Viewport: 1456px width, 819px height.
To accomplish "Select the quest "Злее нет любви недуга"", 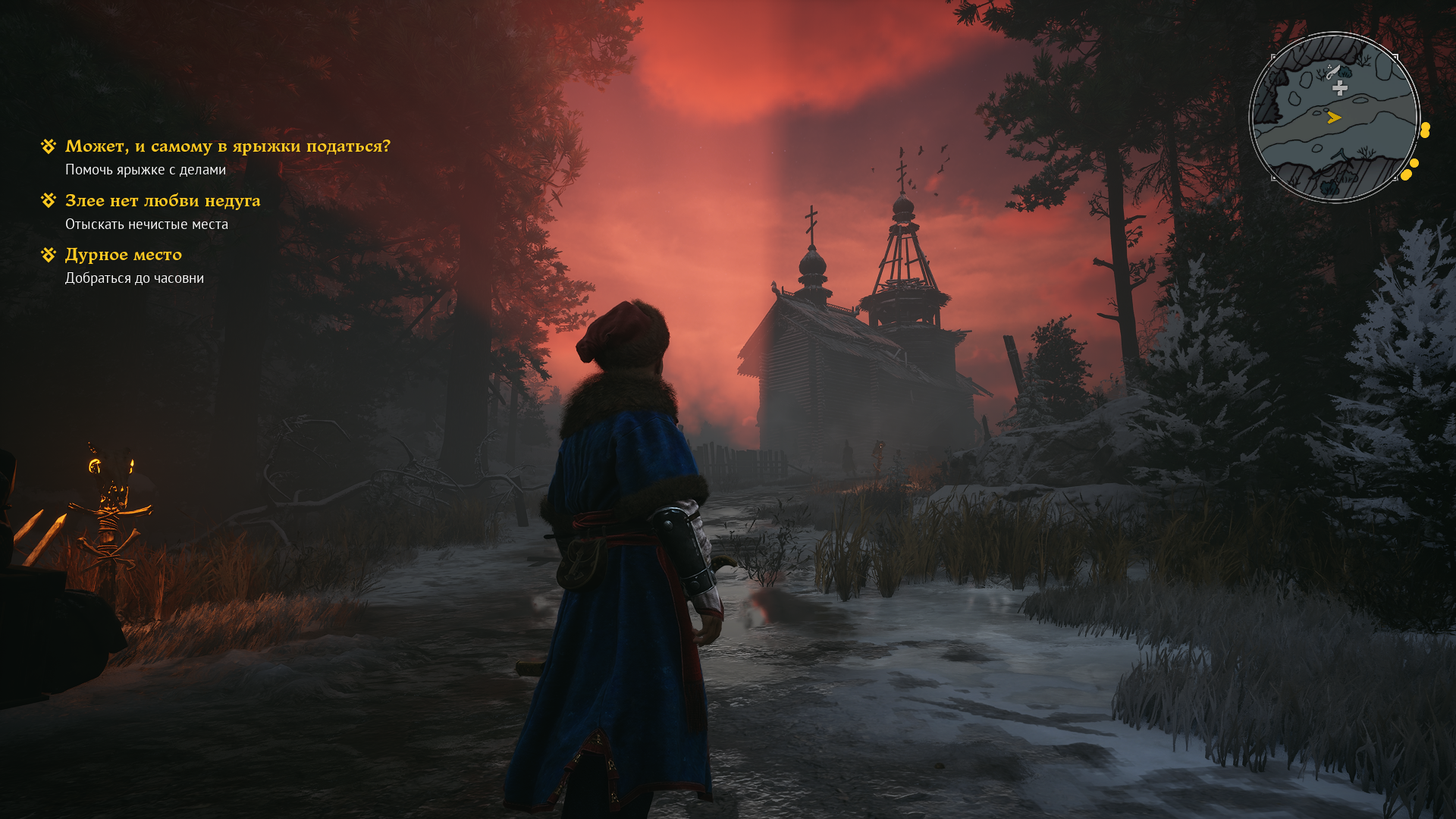I will tap(162, 201).
